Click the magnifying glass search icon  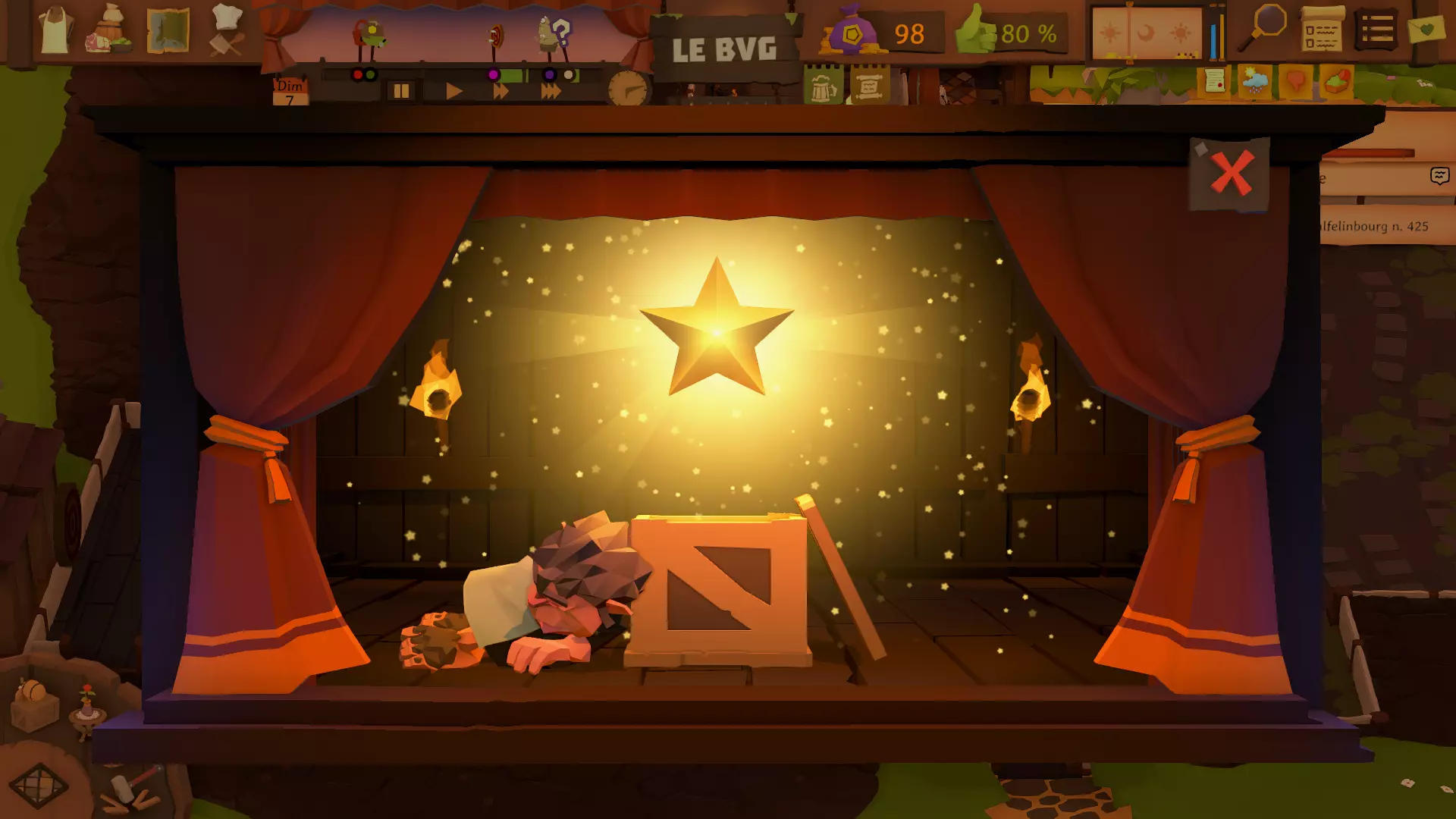pos(1263,28)
